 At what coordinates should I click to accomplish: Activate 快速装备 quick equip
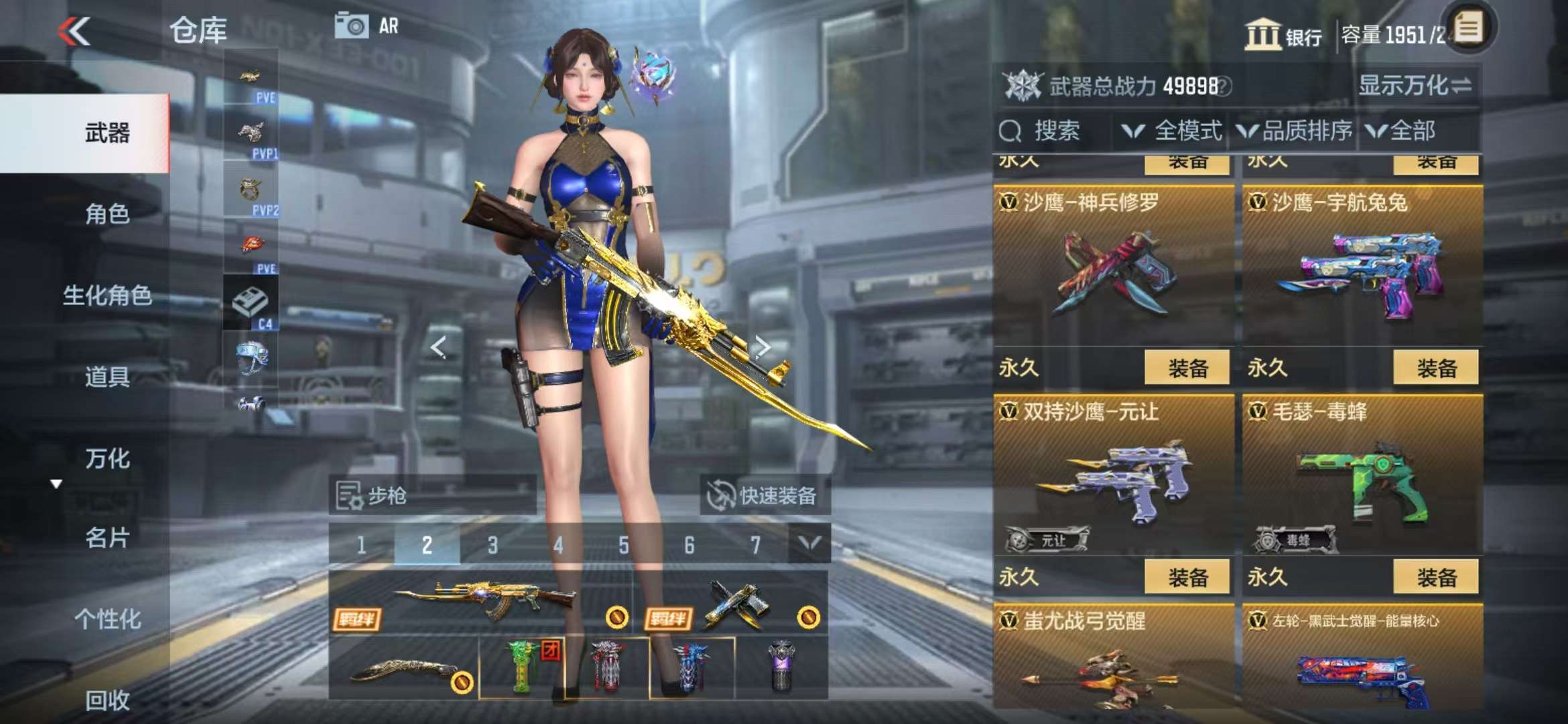click(x=764, y=496)
